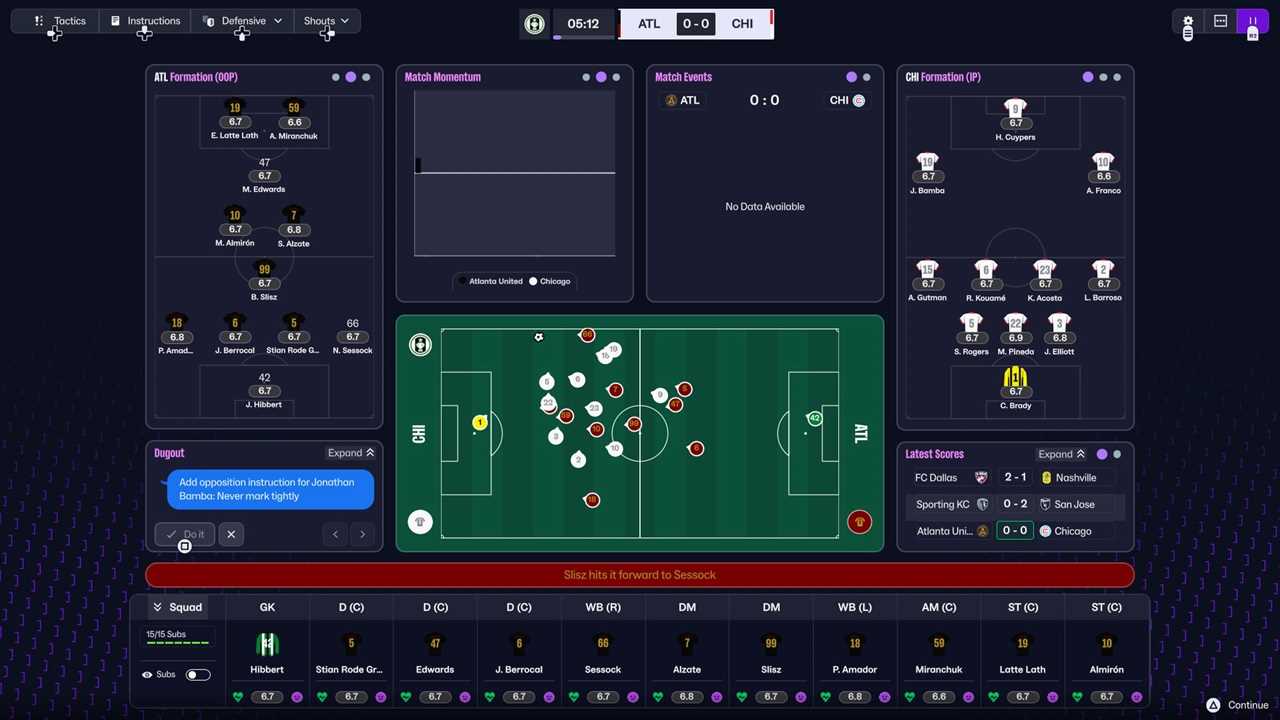Image resolution: width=1280 pixels, height=720 pixels.
Task: Click the Atlanta United badge in Match Events
Action: point(671,100)
